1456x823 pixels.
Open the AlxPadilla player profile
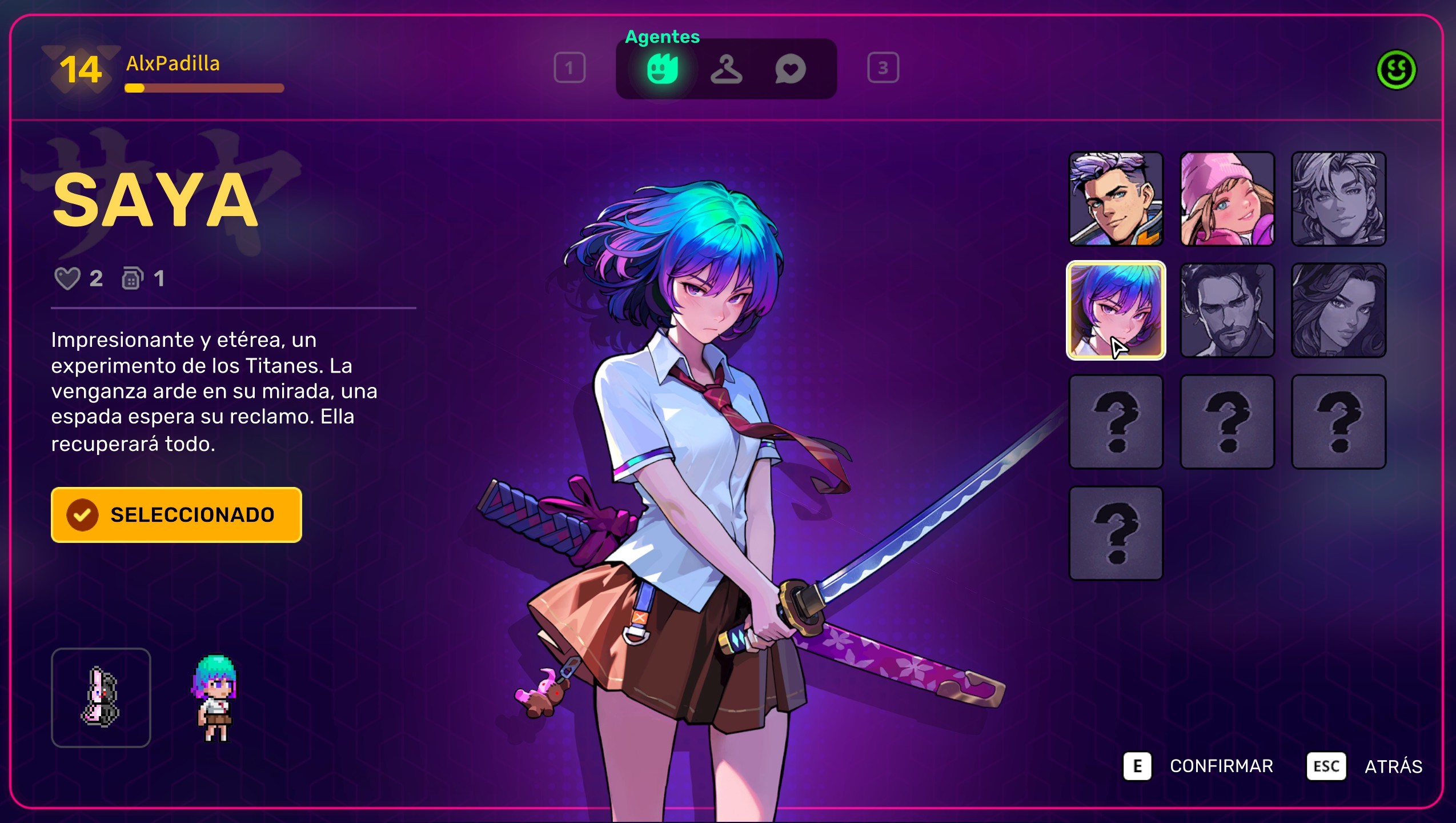pos(173,64)
